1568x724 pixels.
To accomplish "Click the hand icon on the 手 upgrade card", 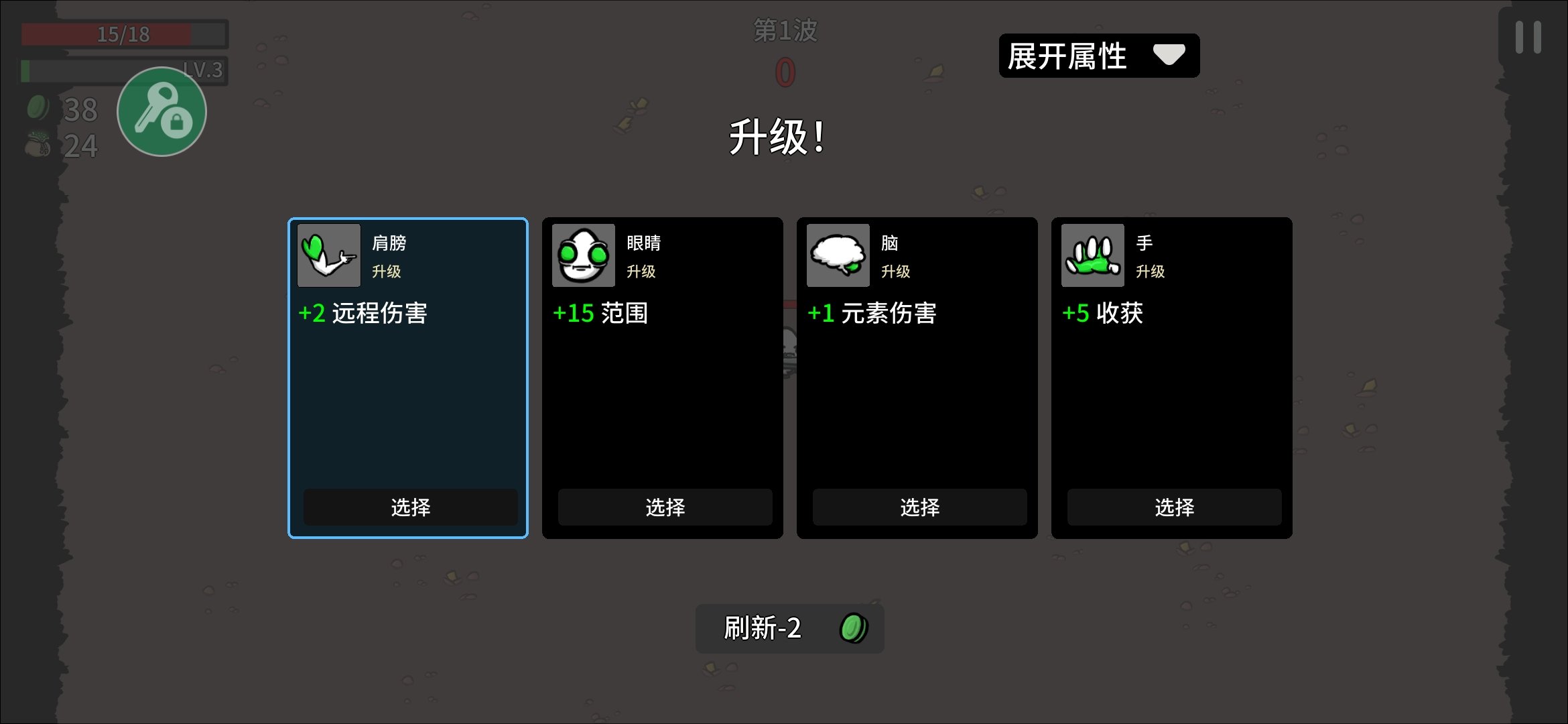I will (x=1092, y=255).
